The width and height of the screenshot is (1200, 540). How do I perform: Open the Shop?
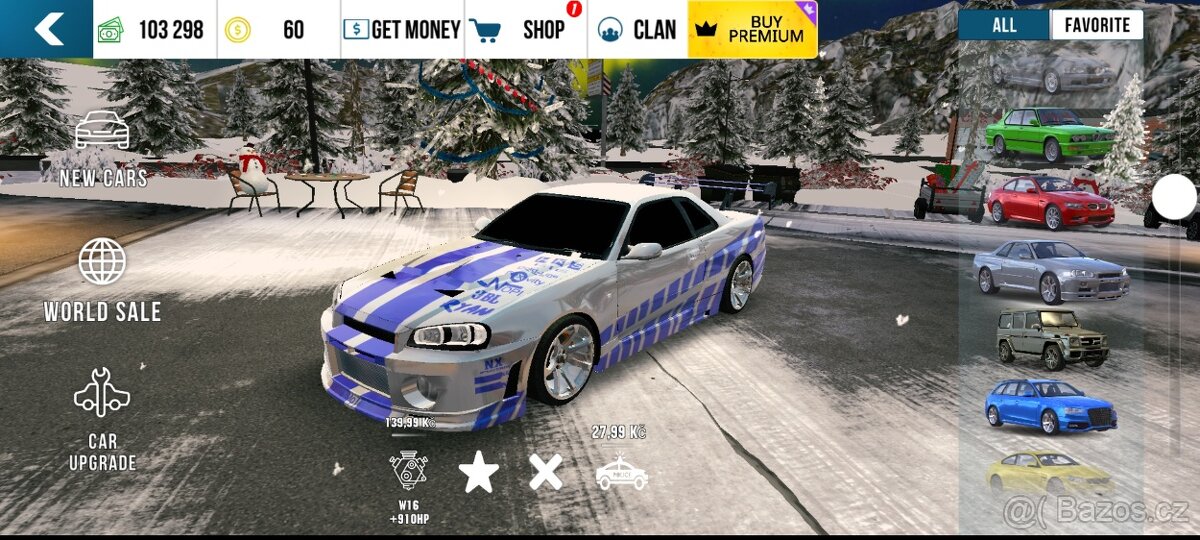526,30
